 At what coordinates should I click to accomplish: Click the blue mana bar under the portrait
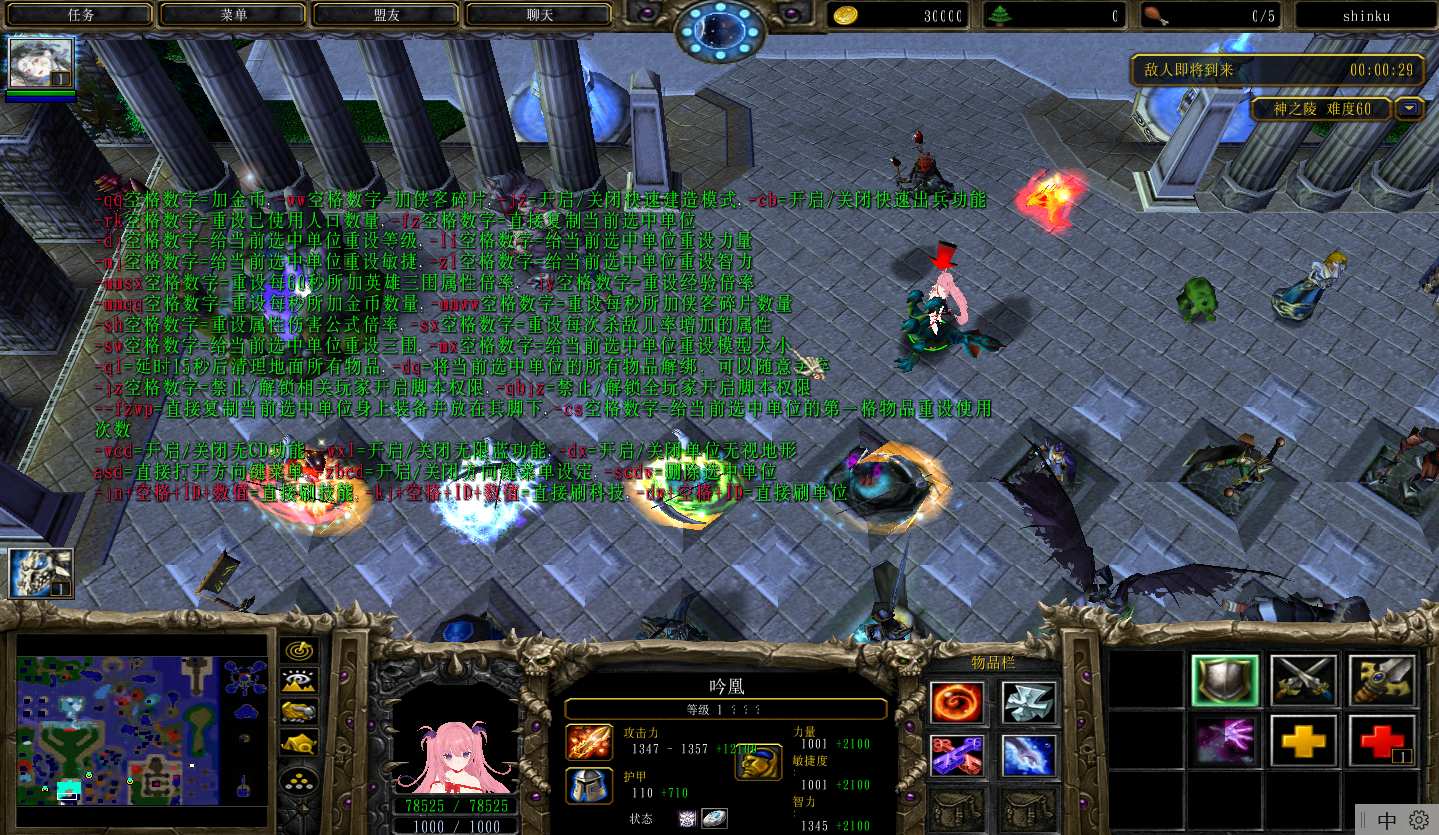(x=456, y=826)
